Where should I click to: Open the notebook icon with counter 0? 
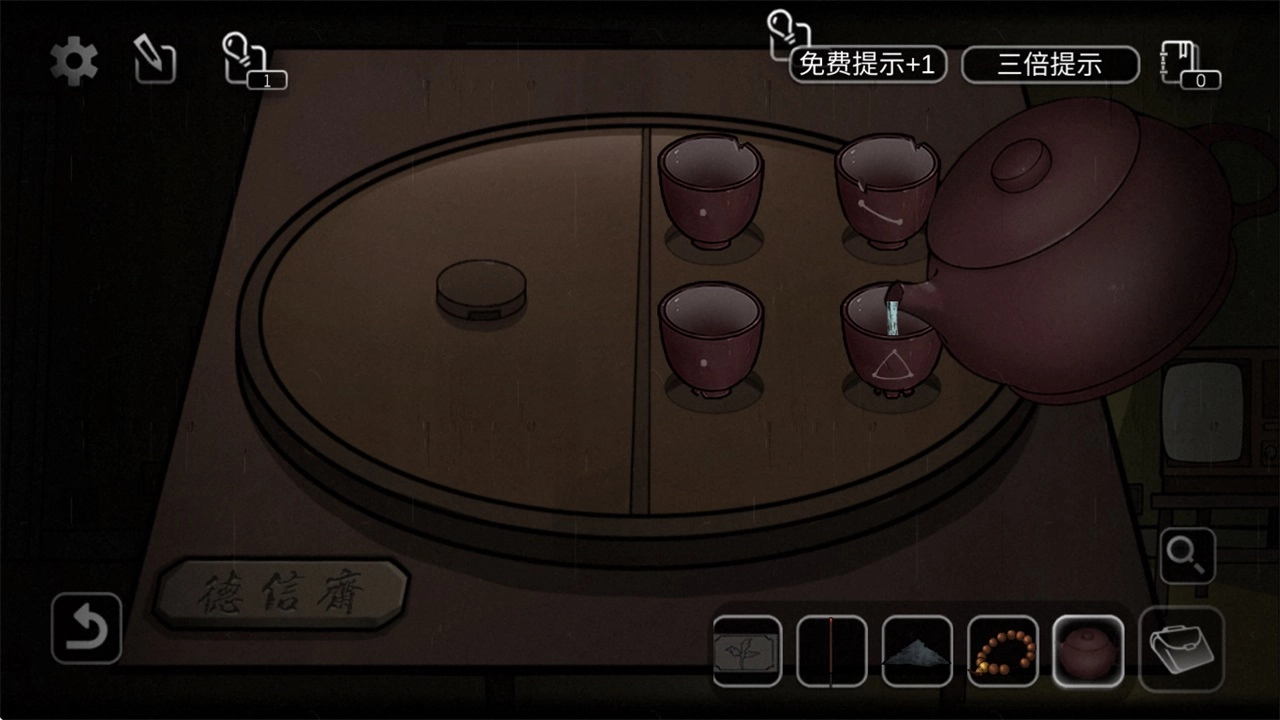click(x=1188, y=65)
